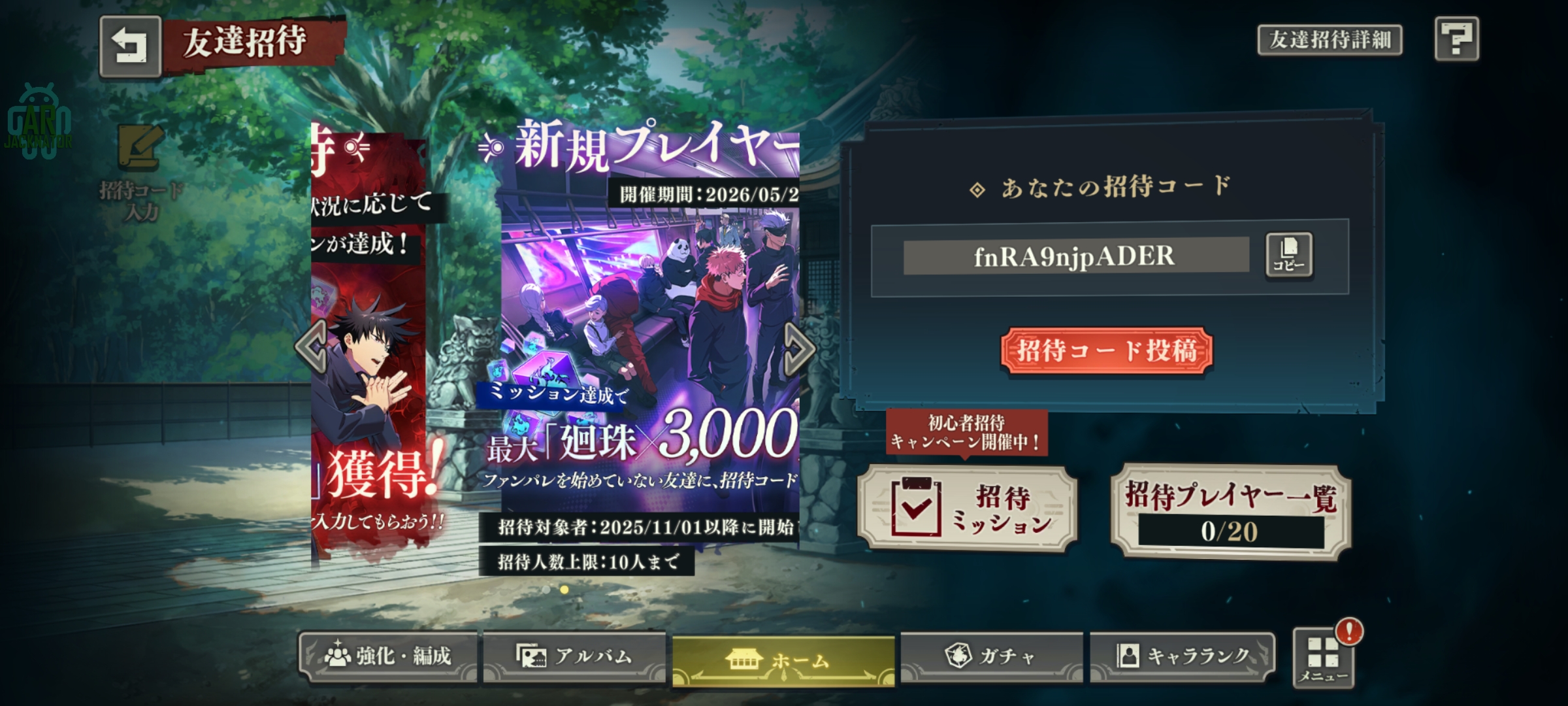Switch to the 強化・編成 tab
This screenshot has height=706, width=1568.
[389, 658]
